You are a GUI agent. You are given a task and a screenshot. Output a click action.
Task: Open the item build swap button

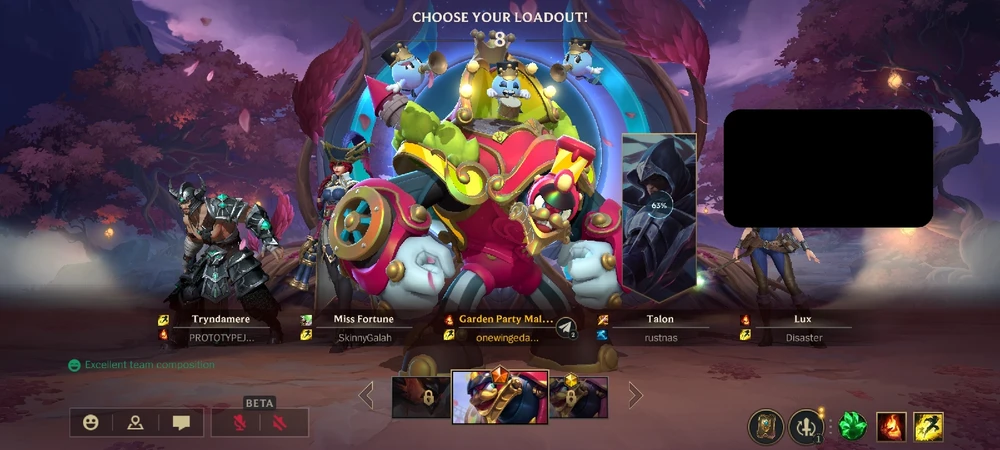(x=805, y=427)
